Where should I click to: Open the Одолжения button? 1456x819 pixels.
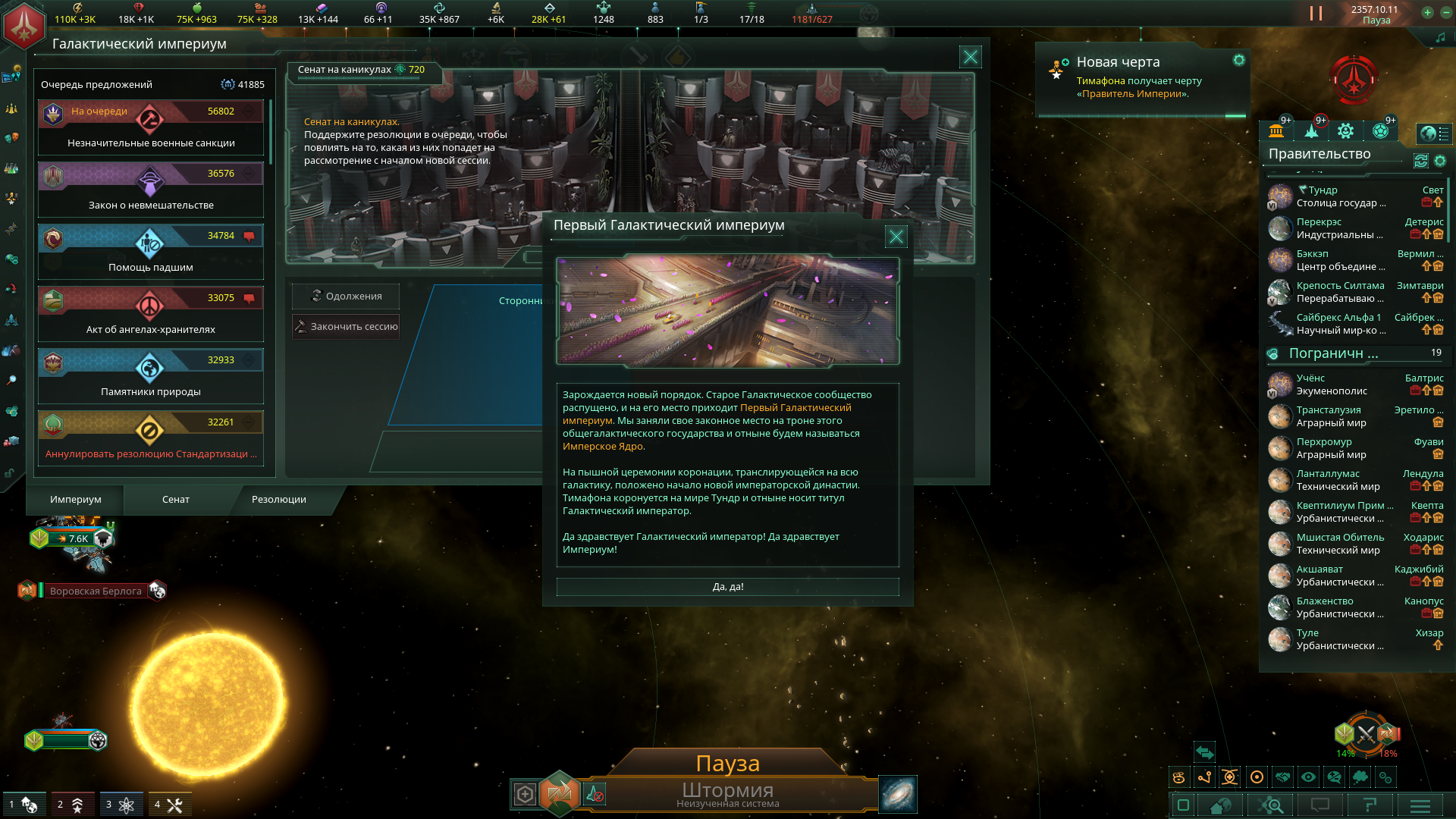346,296
